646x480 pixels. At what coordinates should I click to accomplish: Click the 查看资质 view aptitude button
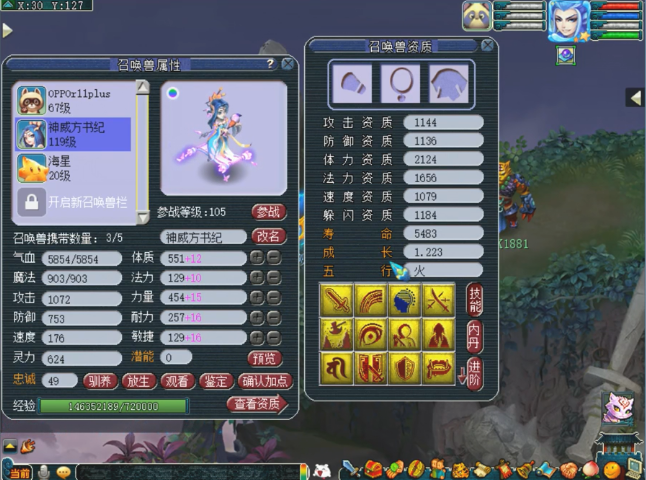tap(256, 404)
